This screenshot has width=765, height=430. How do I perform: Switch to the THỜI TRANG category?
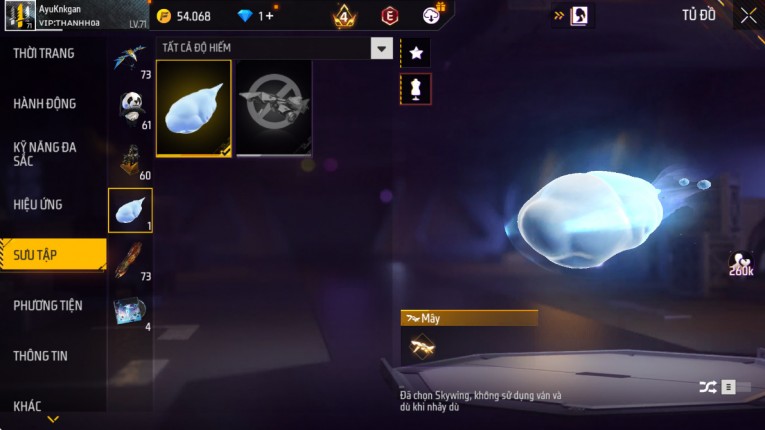[45, 53]
